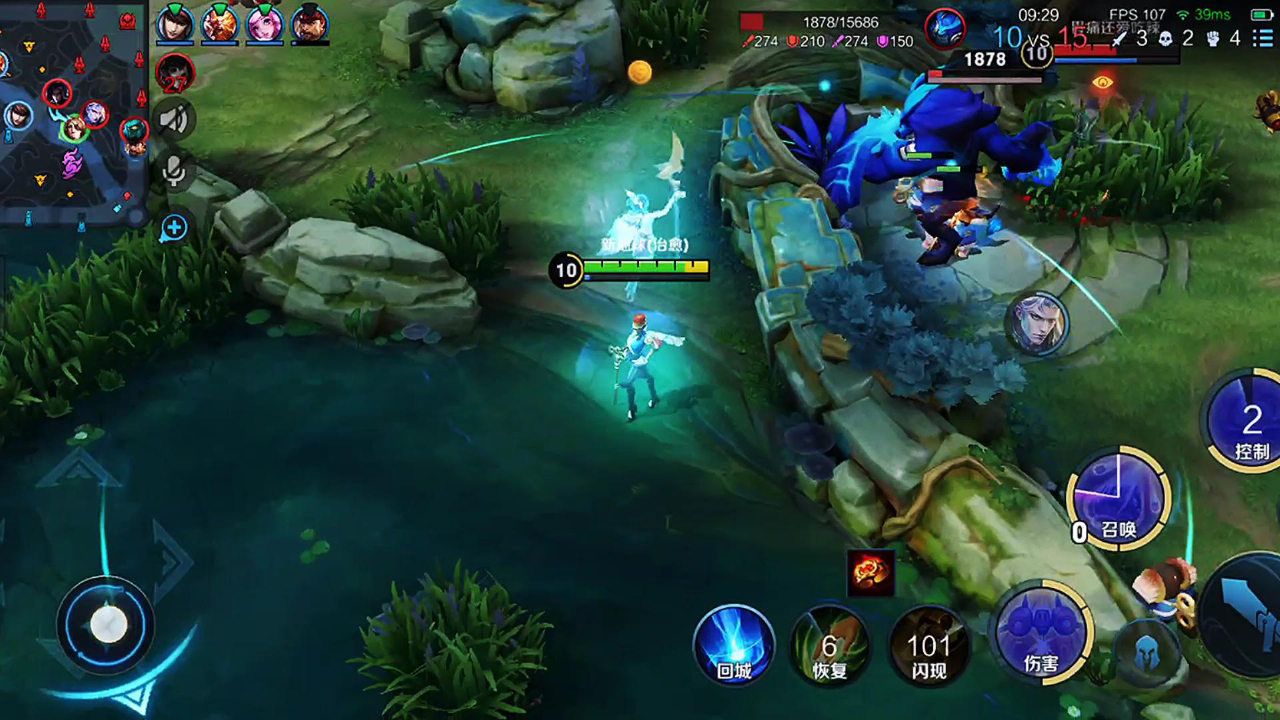Tap the red-ringed portrait showing 27
1280x720 pixels.
tap(175, 73)
